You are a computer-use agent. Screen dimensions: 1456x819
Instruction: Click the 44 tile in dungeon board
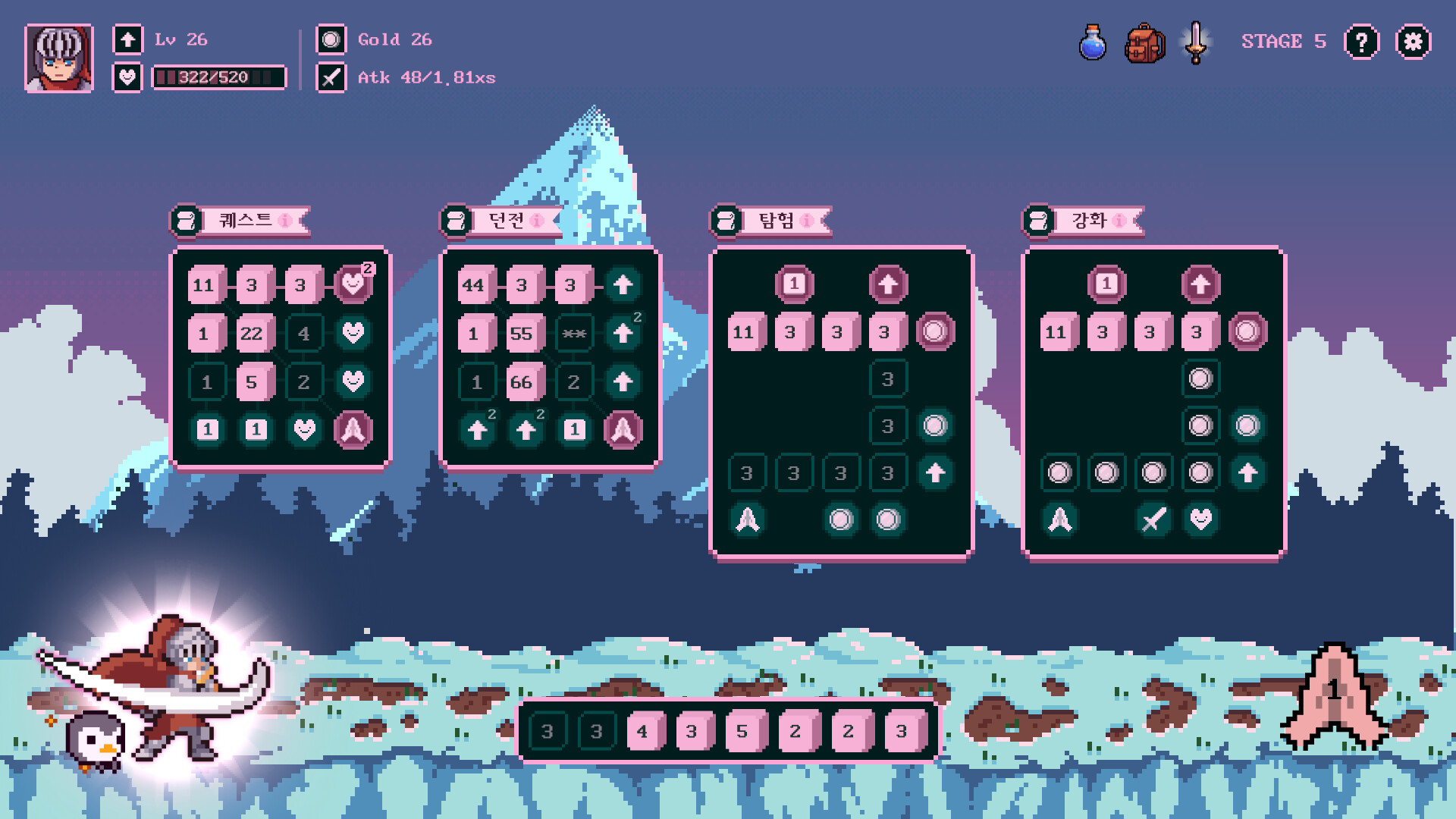click(x=473, y=285)
